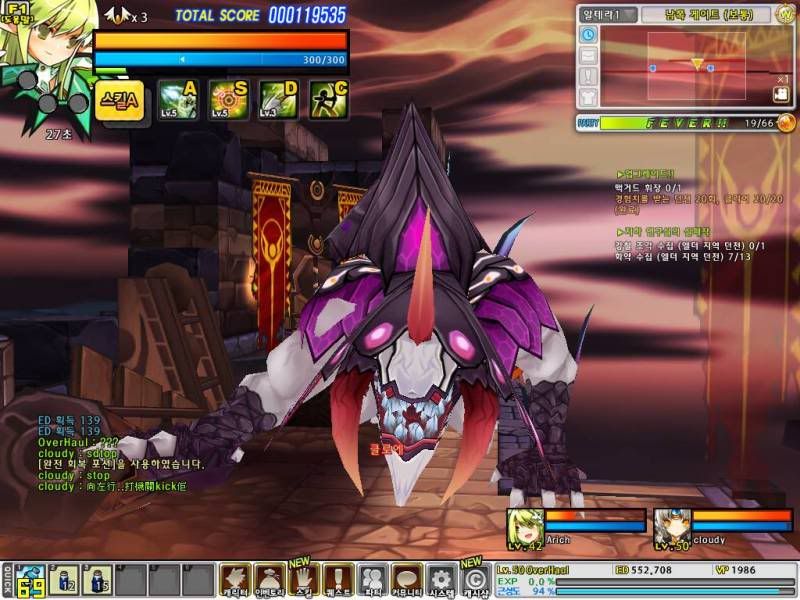The width and height of the screenshot is (800, 600).
Task: Open the 시스템 system gear menu
Action: [x=441, y=579]
